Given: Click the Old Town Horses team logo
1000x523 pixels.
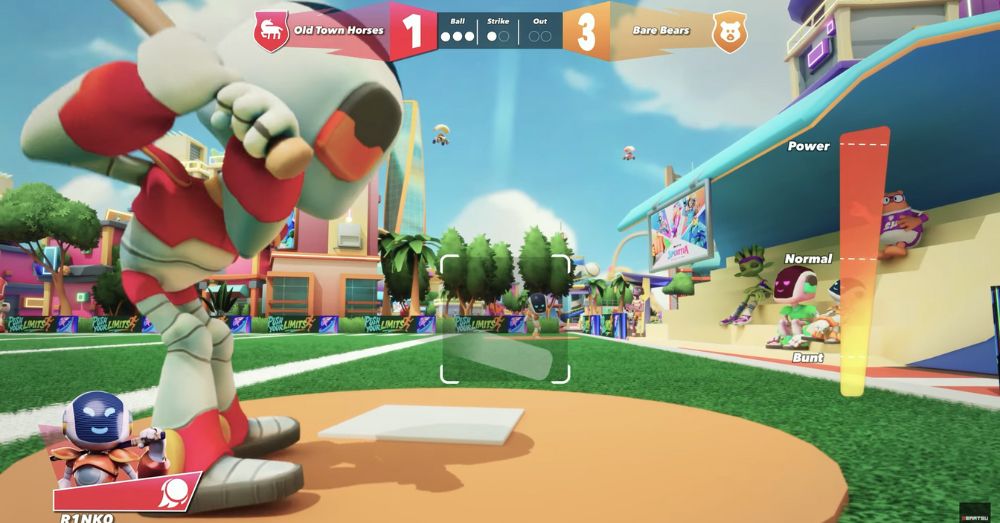Looking at the screenshot, I should [270, 31].
